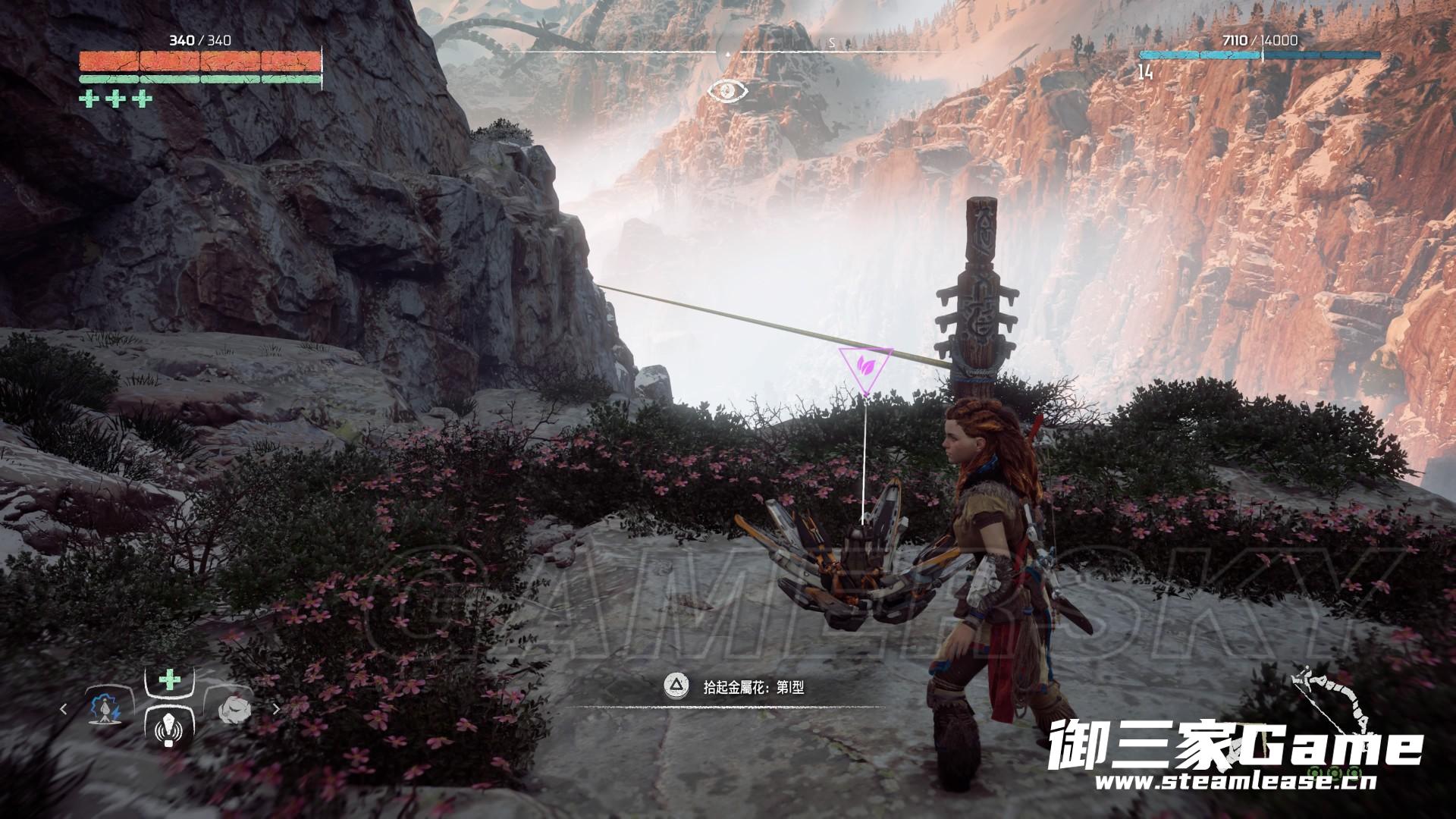The image size is (1456, 819).
Task: Use the green cross healing slot
Action: tap(168, 679)
